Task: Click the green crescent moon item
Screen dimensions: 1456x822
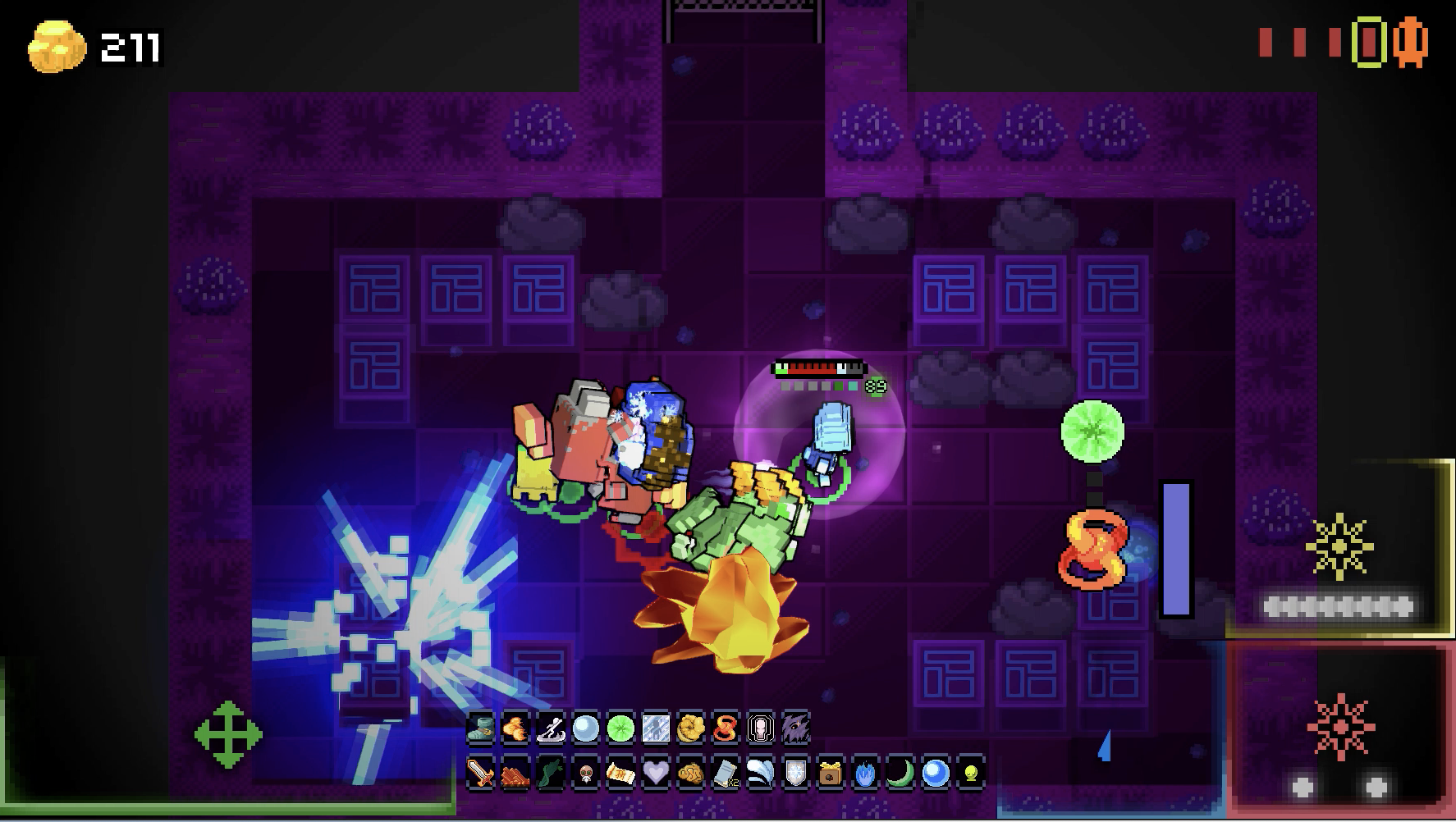Action: (900, 773)
